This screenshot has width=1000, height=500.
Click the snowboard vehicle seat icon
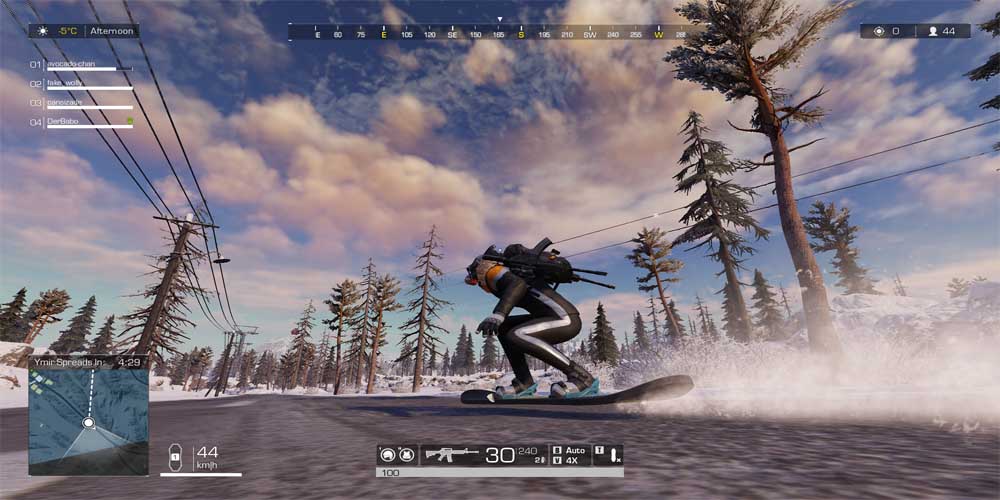coord(173,457)
